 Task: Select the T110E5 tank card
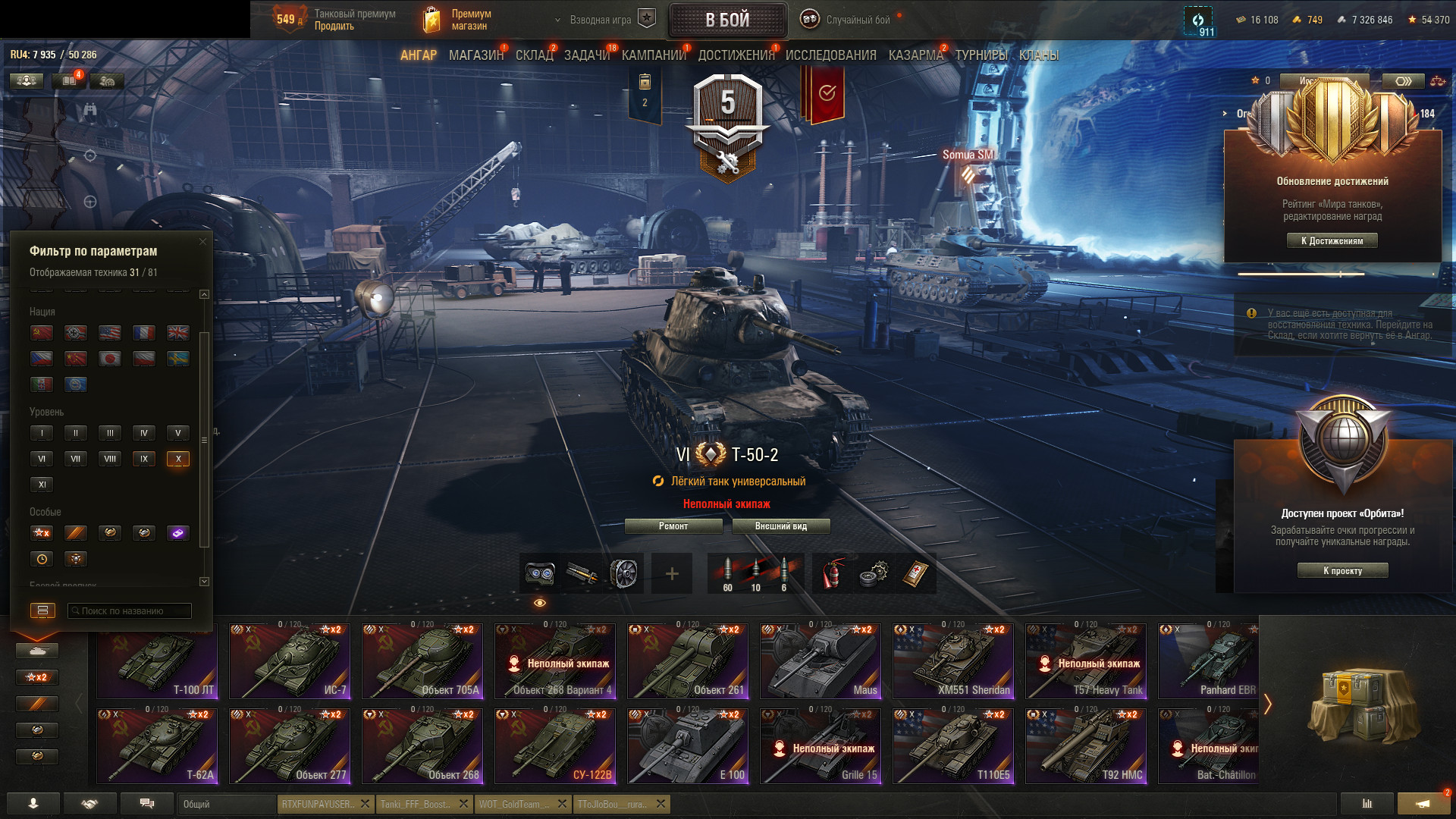pos(954,746)
